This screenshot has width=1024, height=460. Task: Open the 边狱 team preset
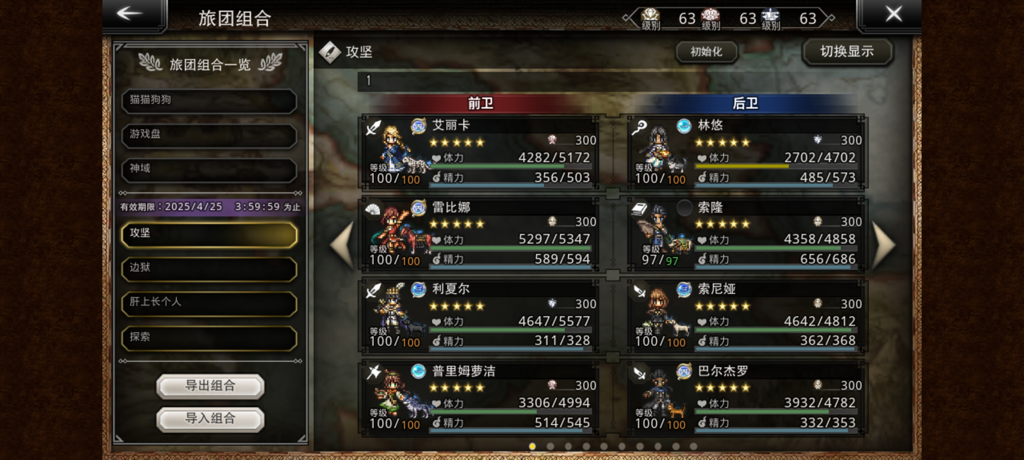209,269
